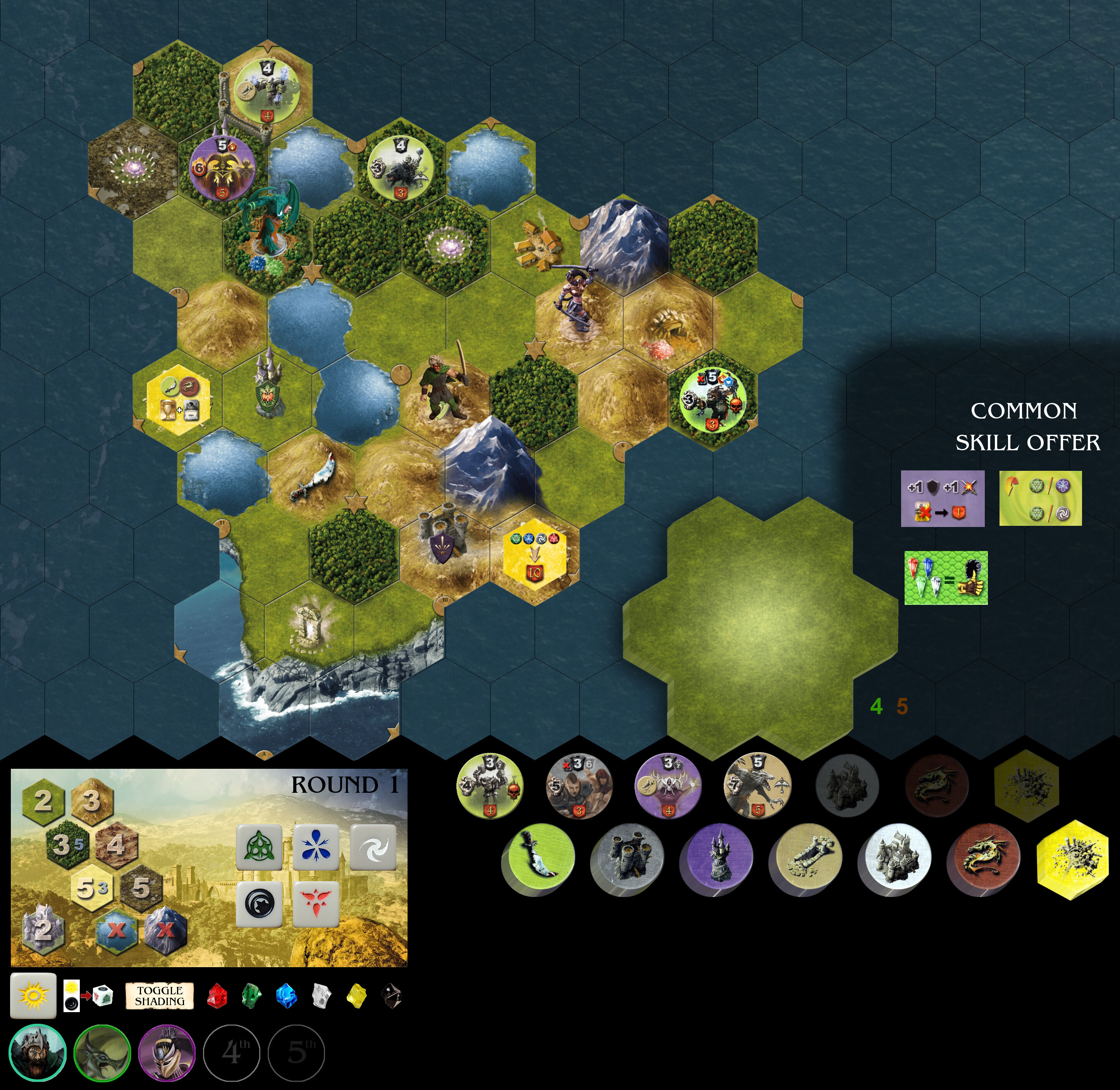Screen dimensions: 1120x1090
Task: Take a blue mana crystal
Action: (x=286, y=995)
